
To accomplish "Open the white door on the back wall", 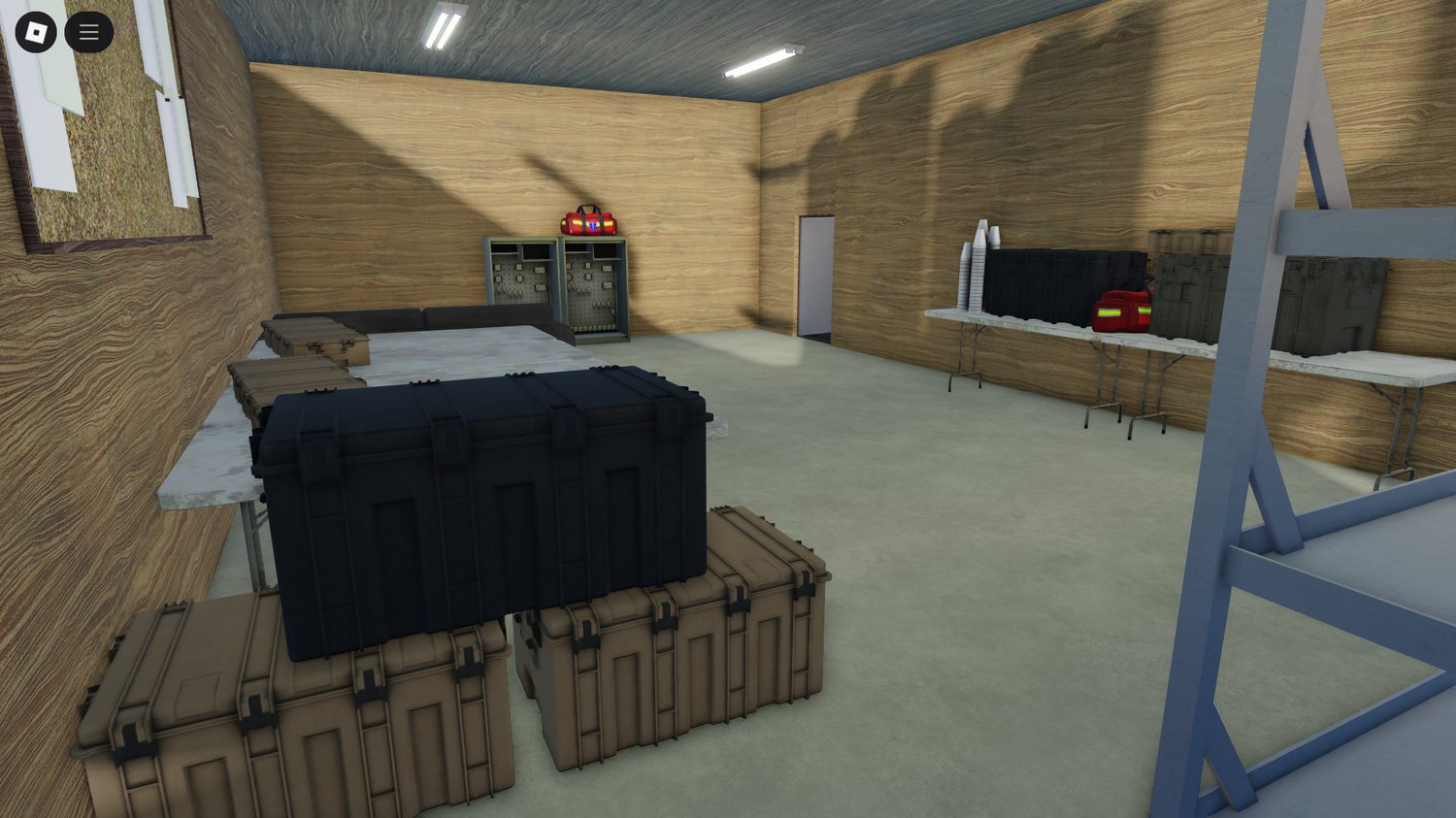I will (815, 272).
